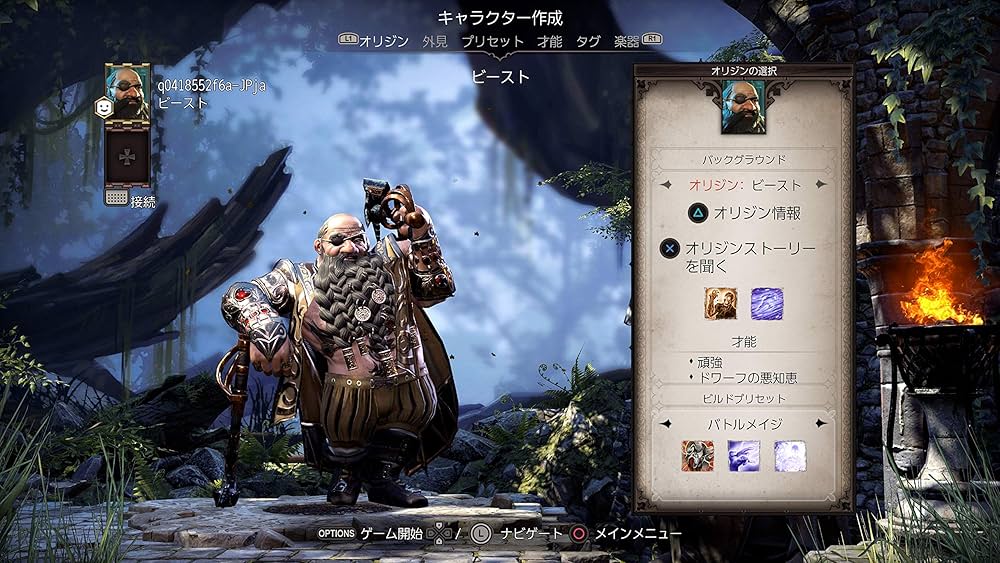Screen dimensions: 1000x563
Task: Select the middle purple preset skill icon
Action: pyautogui.click(x=743, y=456)
